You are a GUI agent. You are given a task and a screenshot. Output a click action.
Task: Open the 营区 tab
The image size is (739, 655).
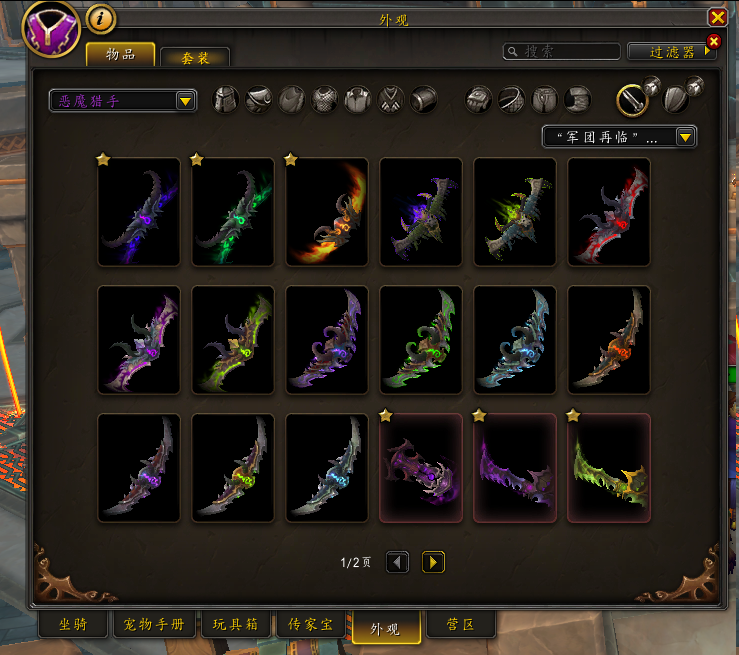tap(460, 625)
